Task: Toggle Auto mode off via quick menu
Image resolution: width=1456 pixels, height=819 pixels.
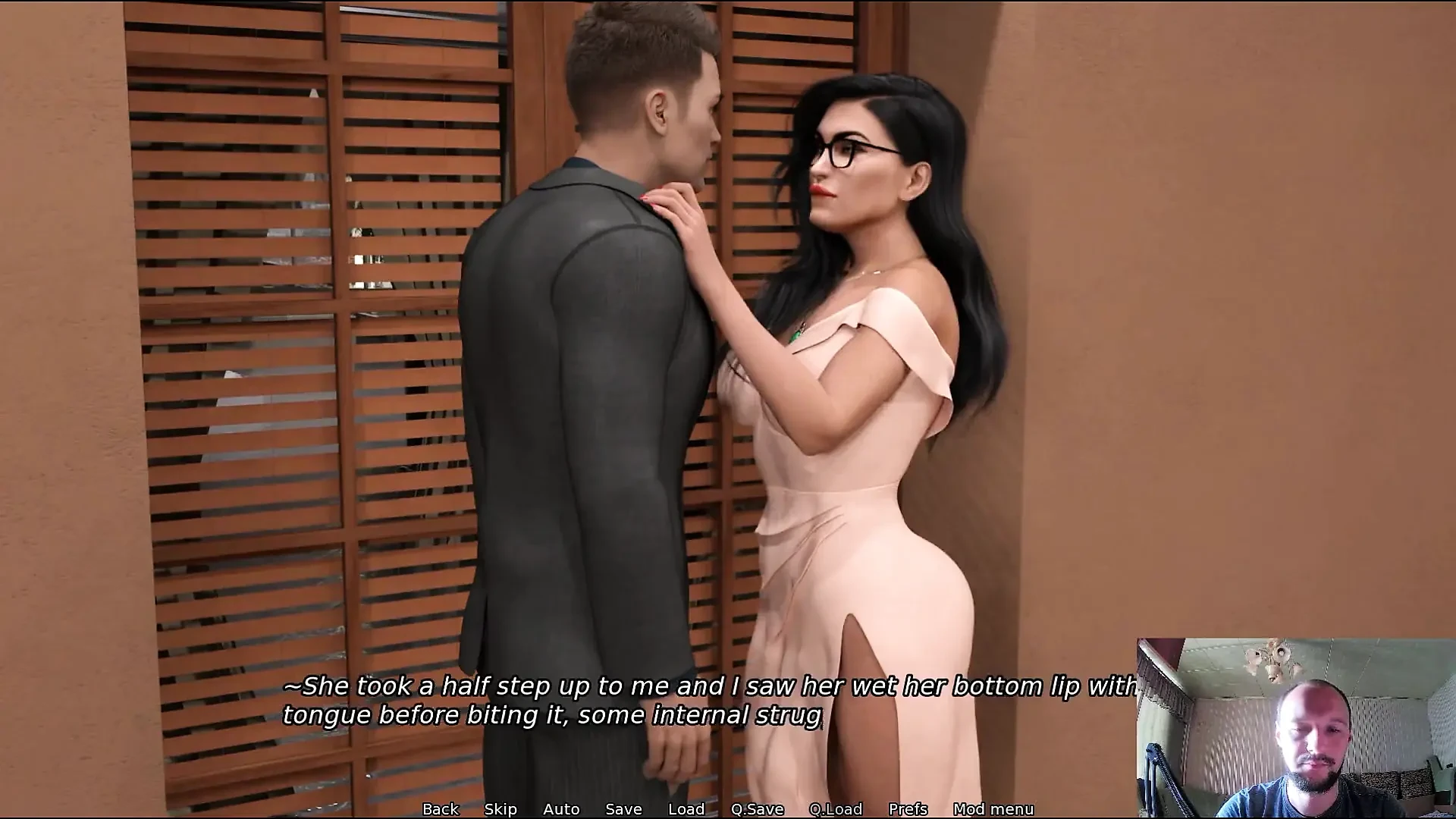Action: pyautogui.click(x=560, y=809)
